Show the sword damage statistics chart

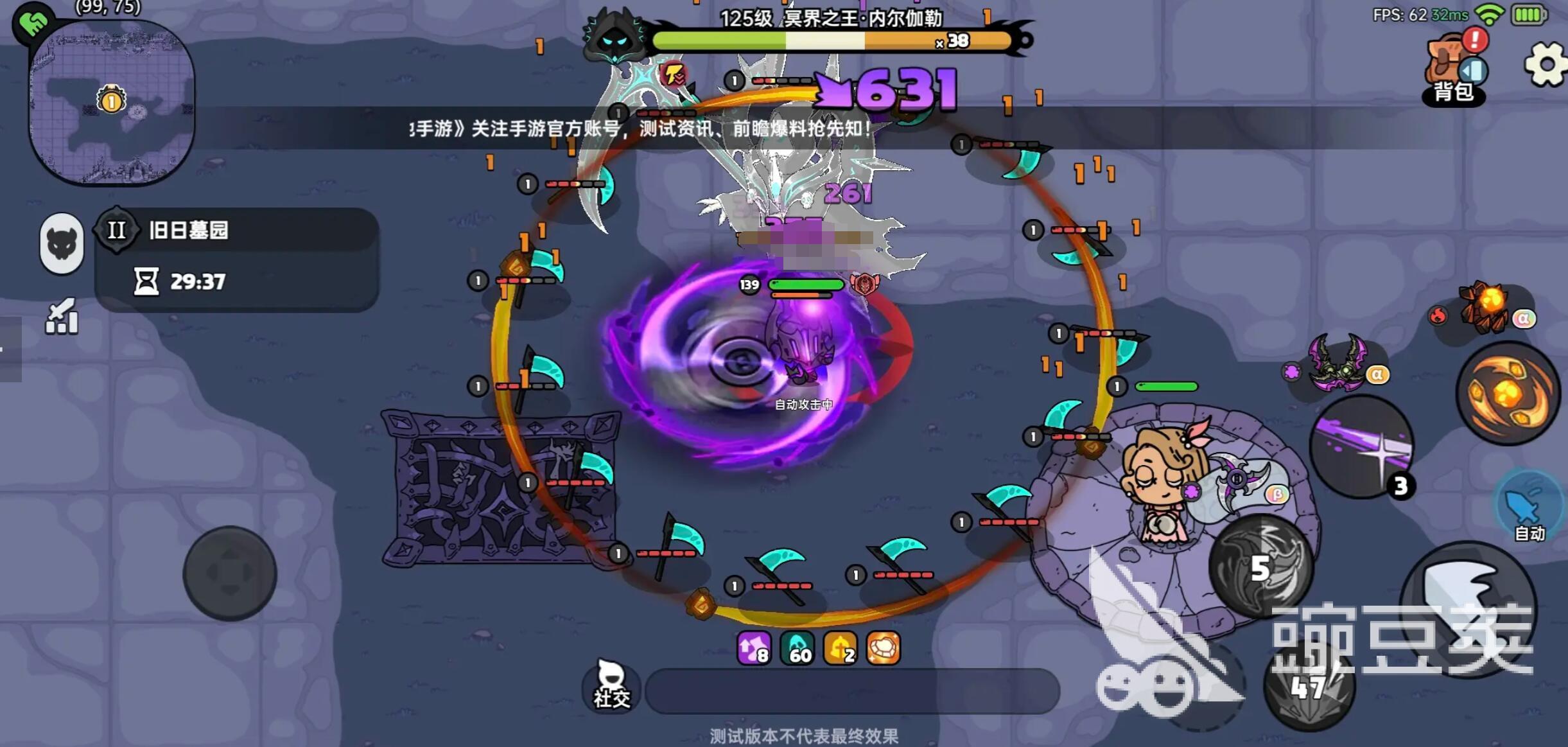pyautogui.click(x=62, y=317)
